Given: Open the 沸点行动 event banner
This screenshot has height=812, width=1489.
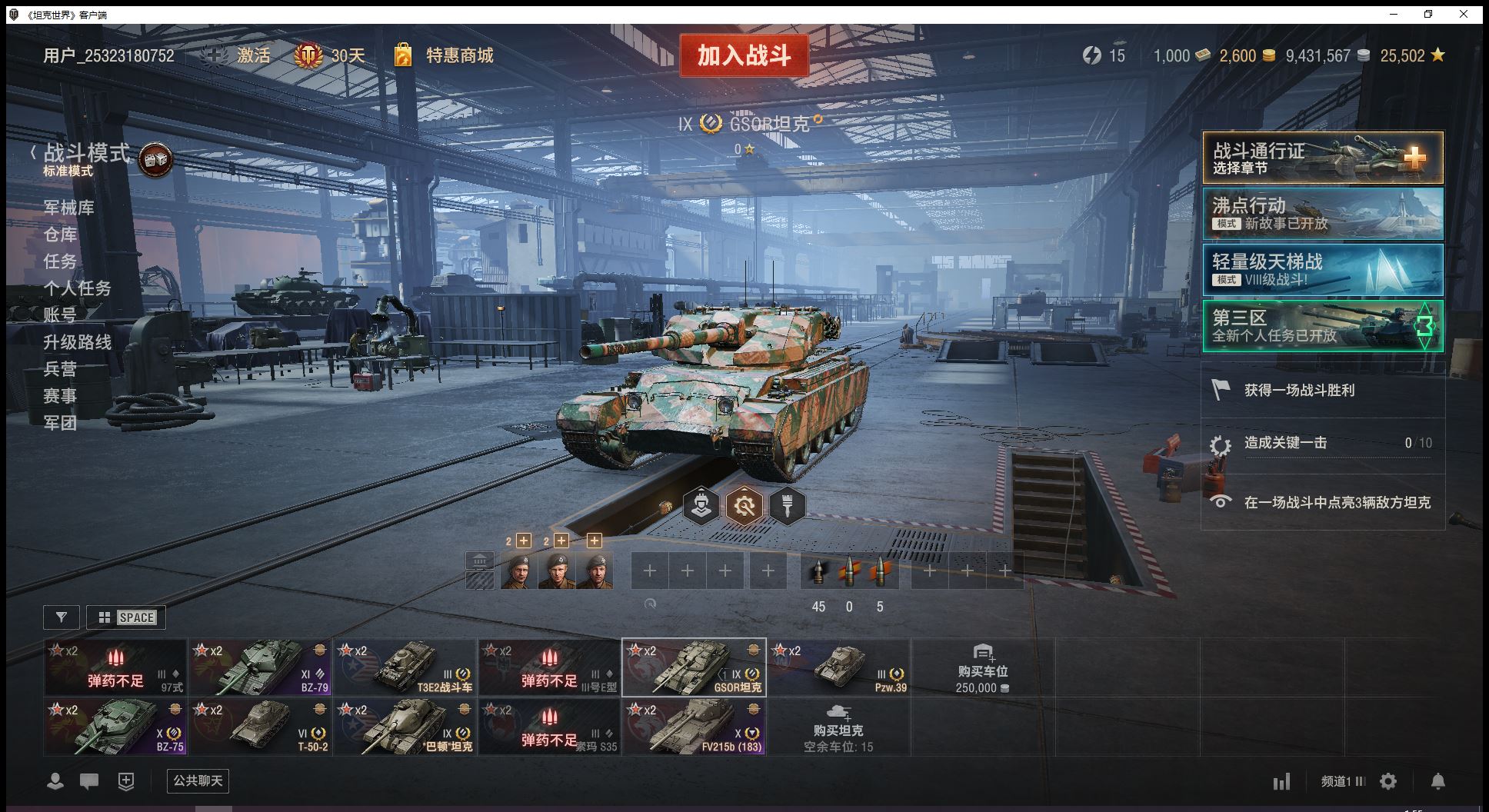Looking at the screenshot, I should point(1322,215).
